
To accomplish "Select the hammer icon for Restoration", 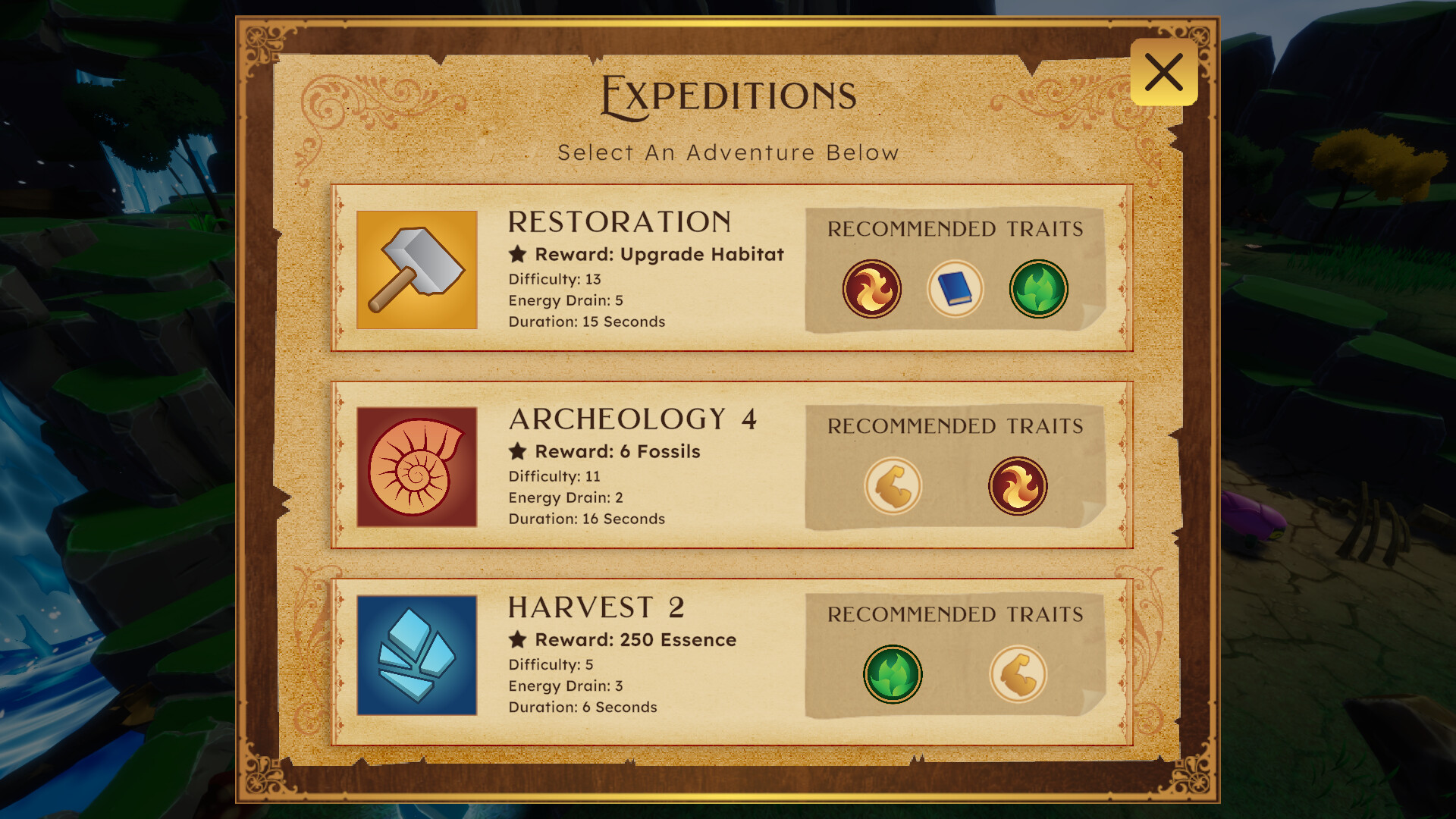I will point(416,271).
